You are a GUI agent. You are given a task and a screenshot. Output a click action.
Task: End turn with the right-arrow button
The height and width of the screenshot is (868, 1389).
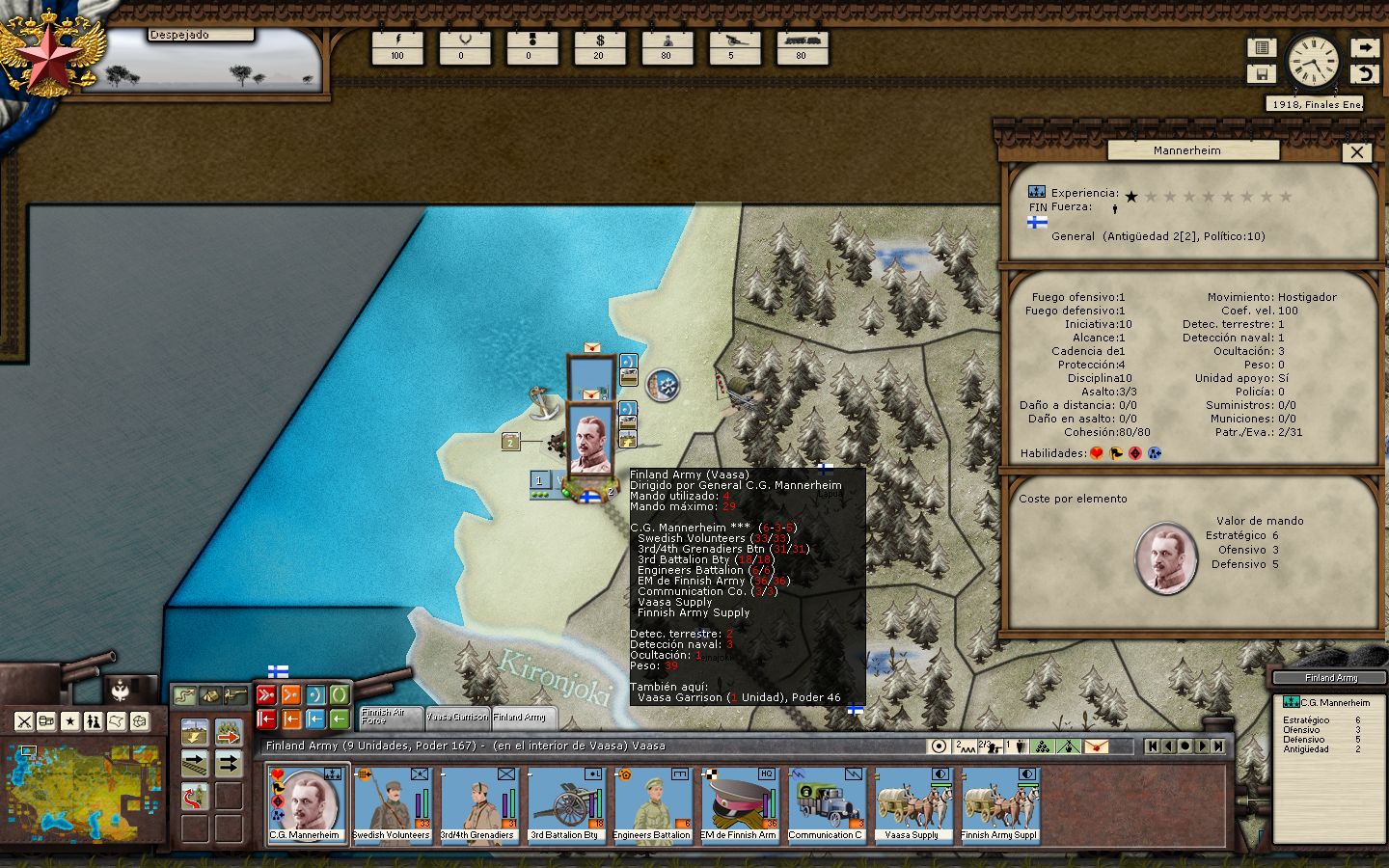point(1364,47)
